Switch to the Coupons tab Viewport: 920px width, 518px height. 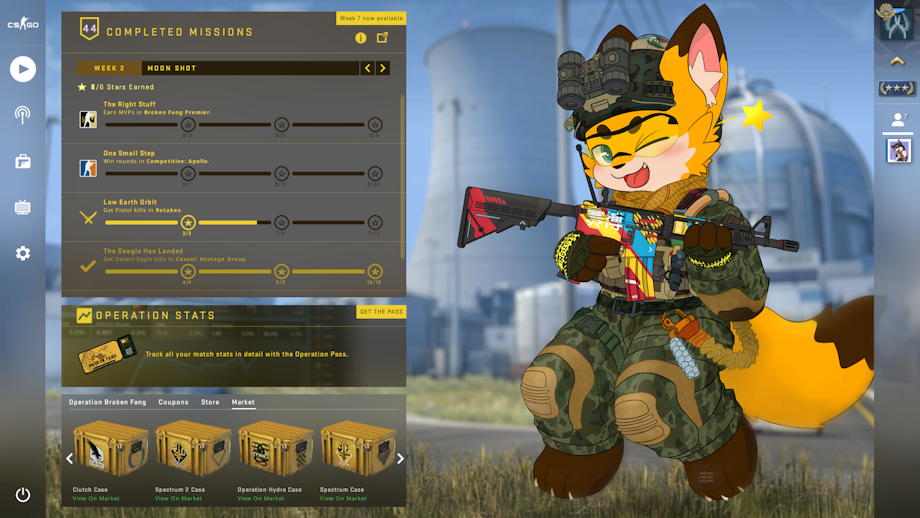pos(173,402)
